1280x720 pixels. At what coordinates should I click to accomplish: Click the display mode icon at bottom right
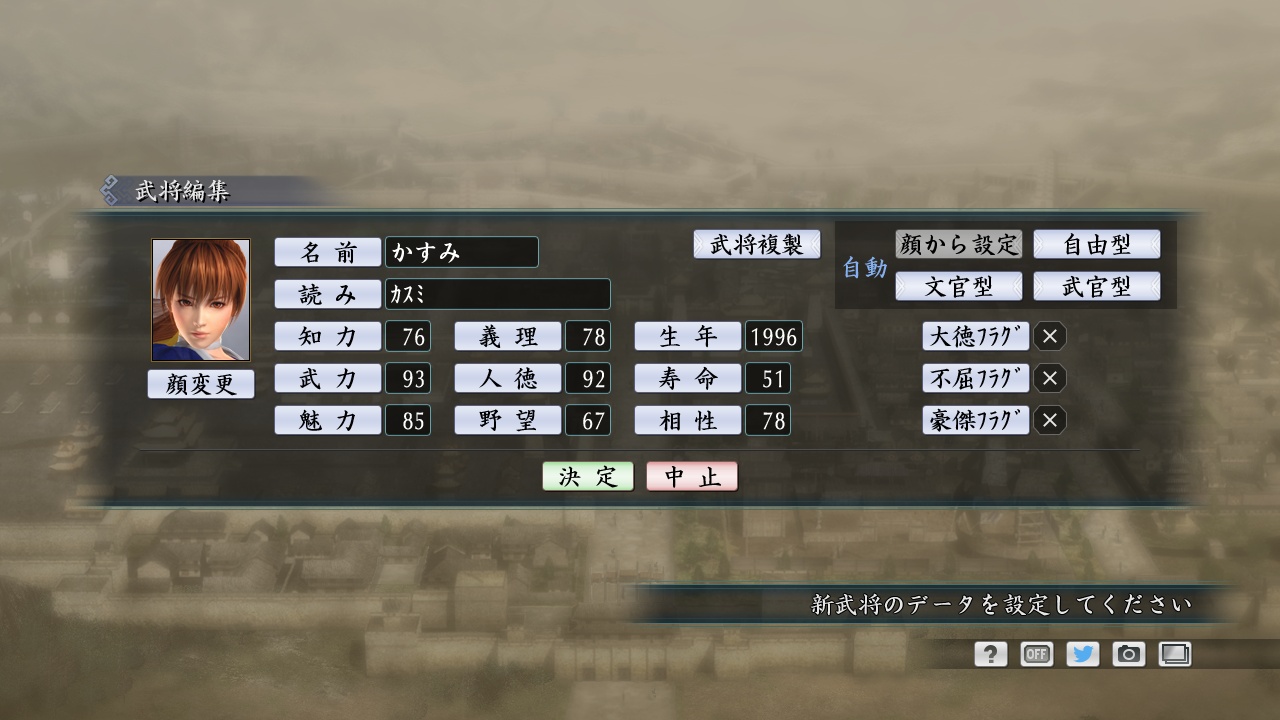[x=1175, y=654]
